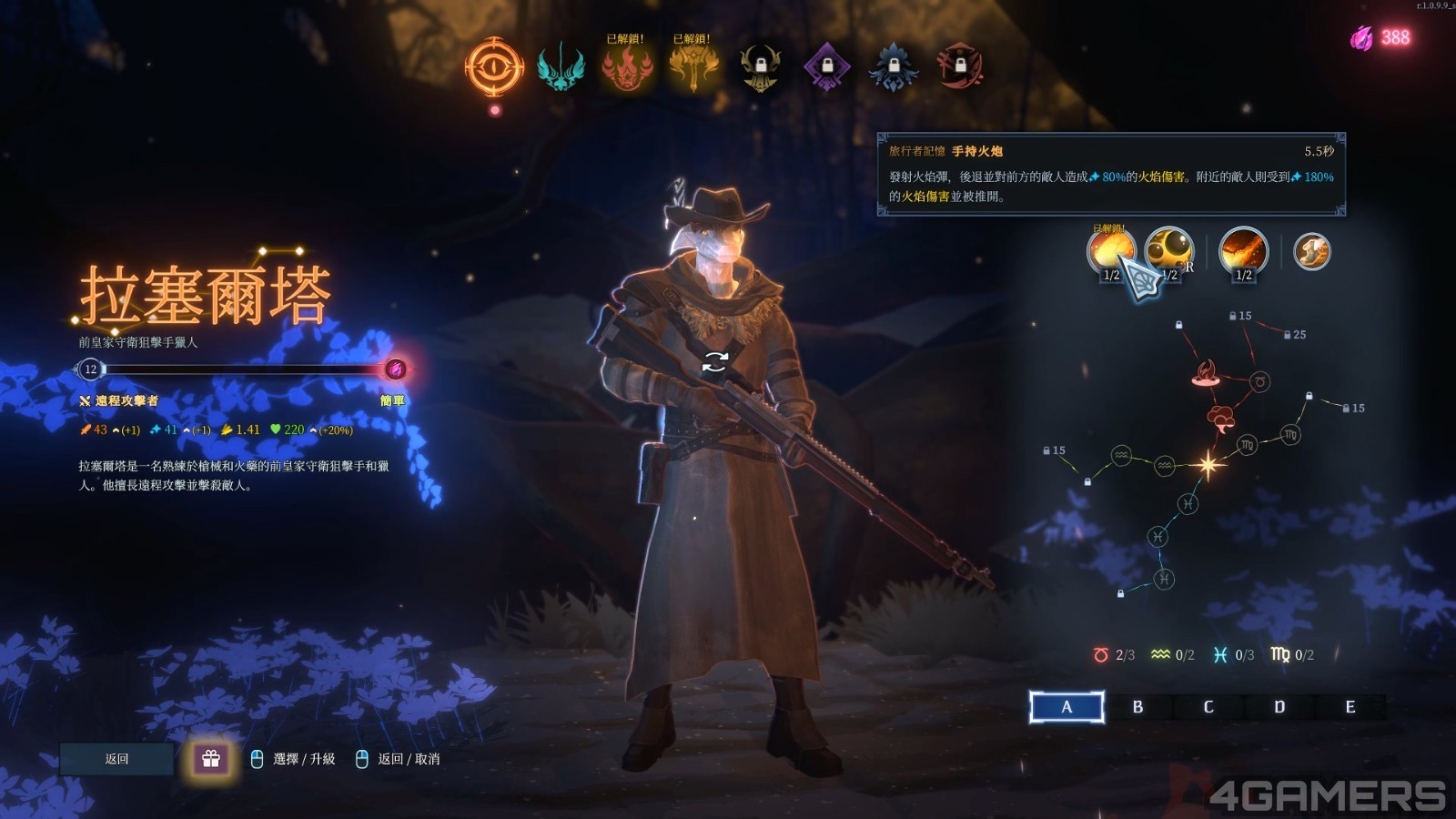Switch to loadout tab B
1456x819 pixels.
(1137, 707)
